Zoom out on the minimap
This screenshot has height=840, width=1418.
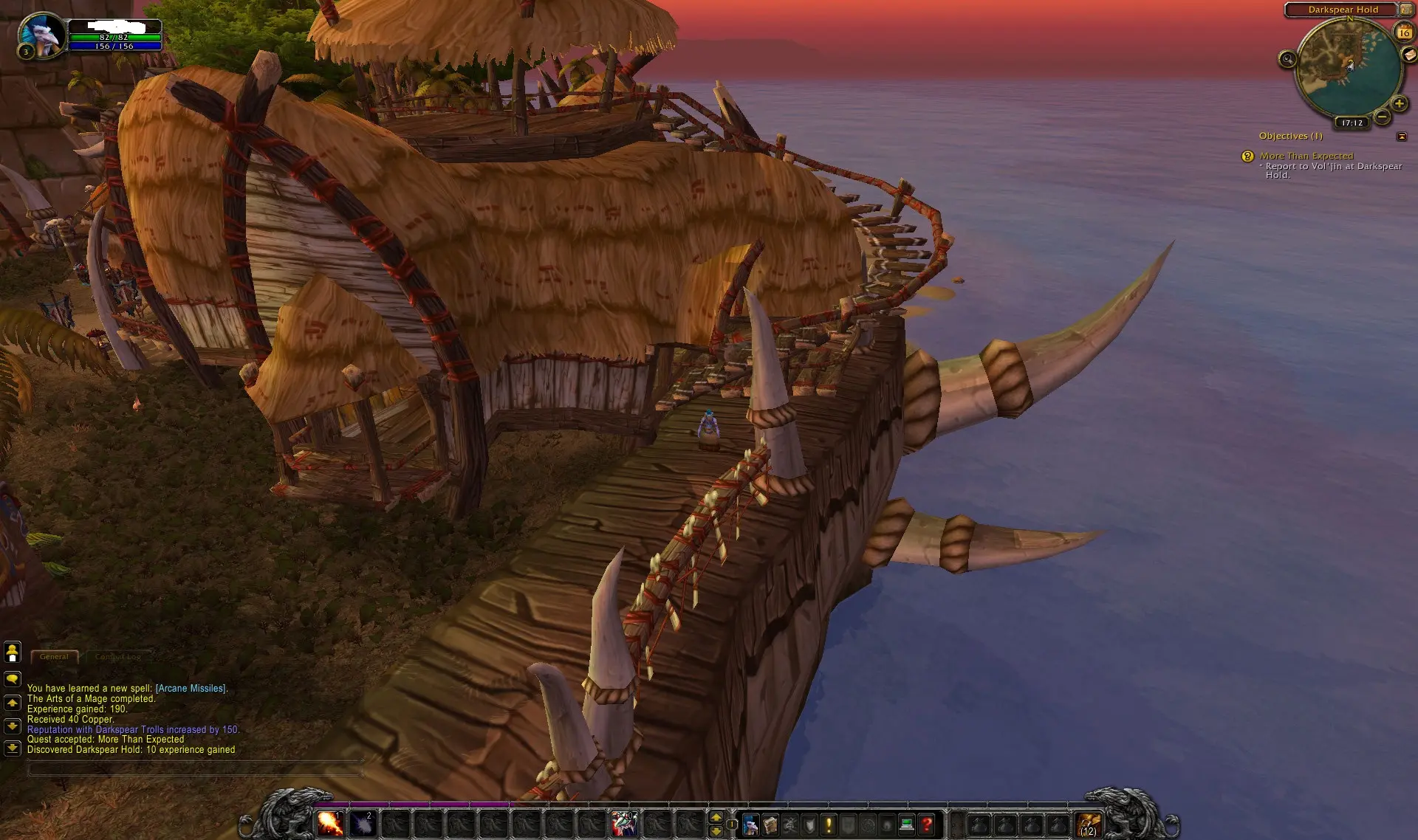point(1383,118)
